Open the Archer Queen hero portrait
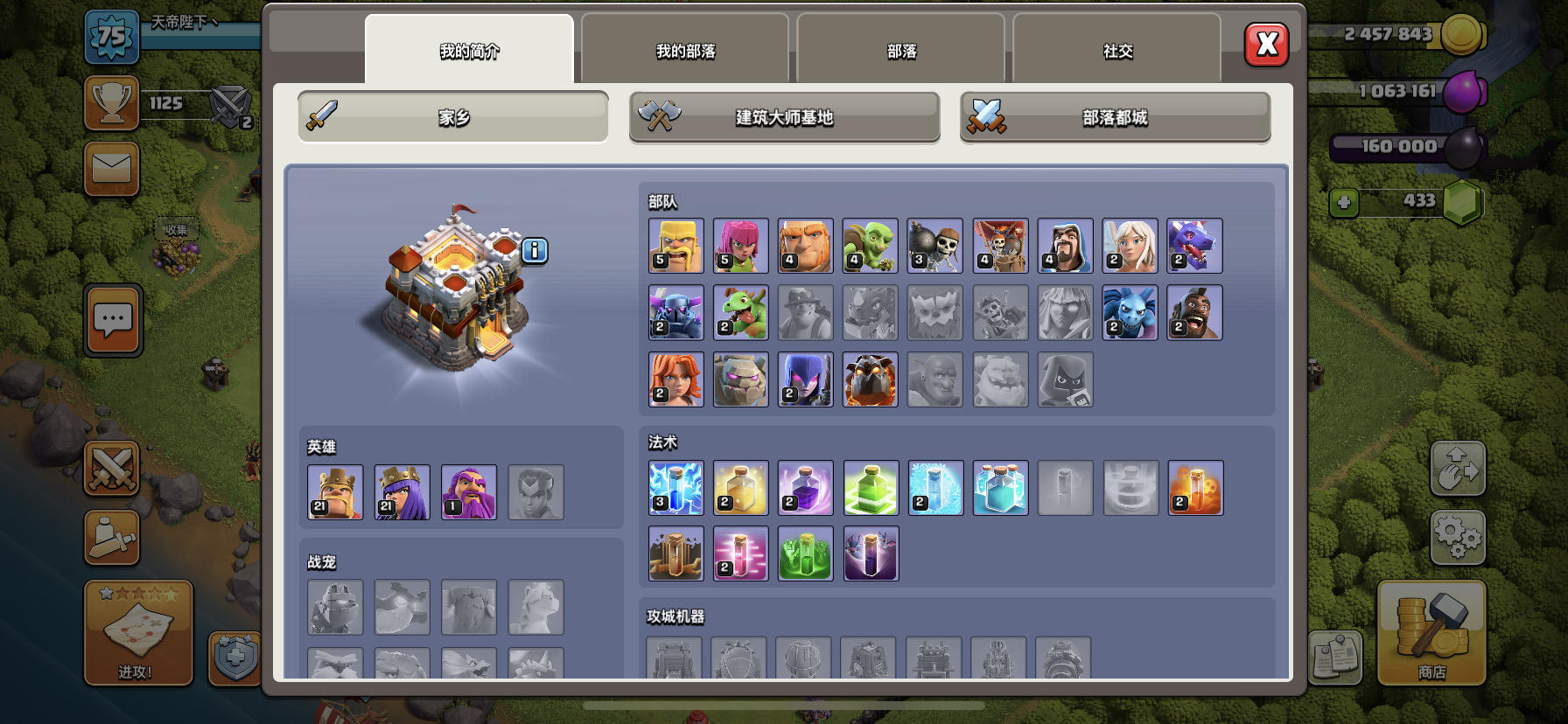The height and width of the screenshot is (724, 1568). (403, 492)
